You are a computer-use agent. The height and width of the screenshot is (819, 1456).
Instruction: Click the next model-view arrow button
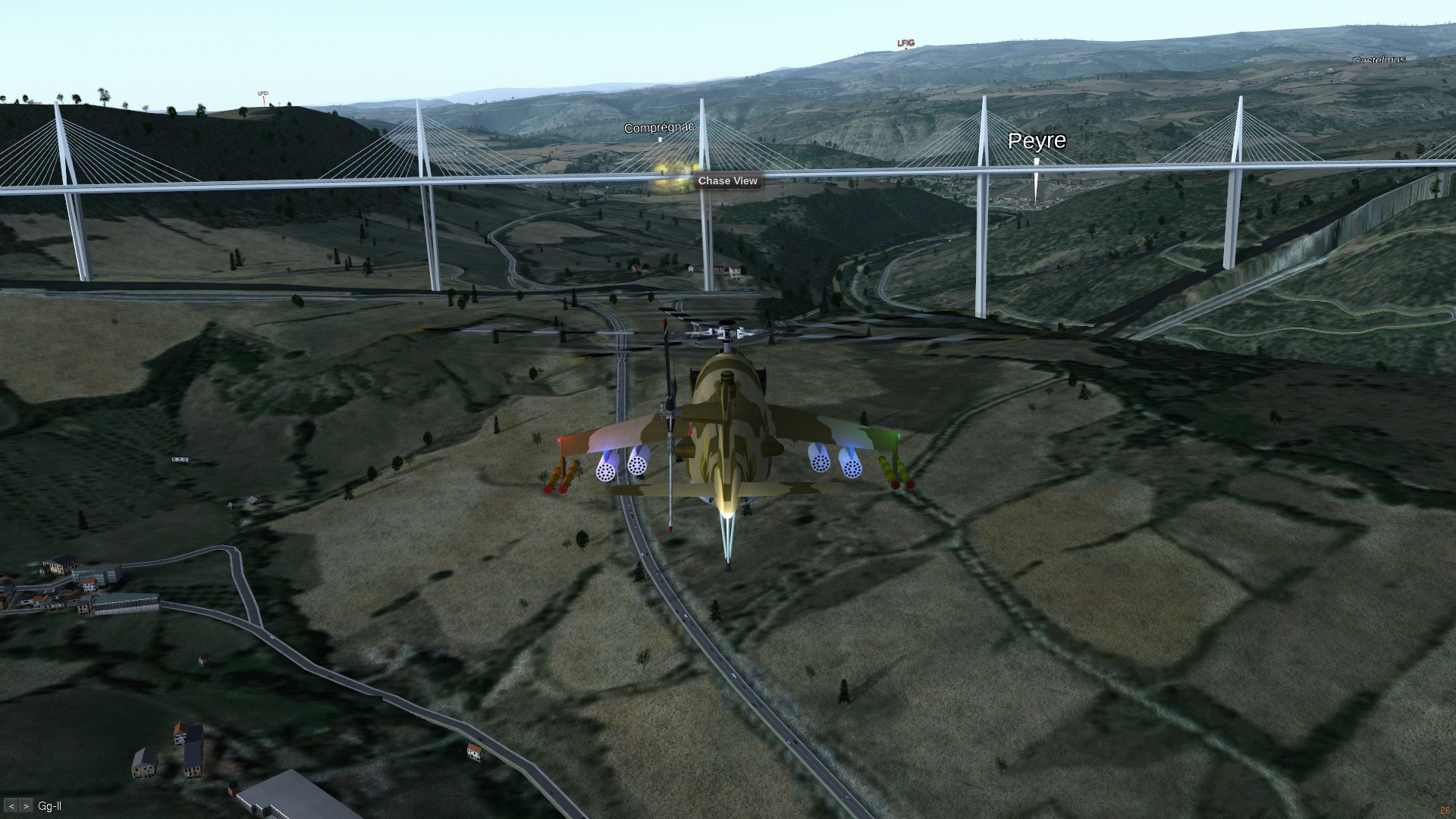tap(27, 806)
